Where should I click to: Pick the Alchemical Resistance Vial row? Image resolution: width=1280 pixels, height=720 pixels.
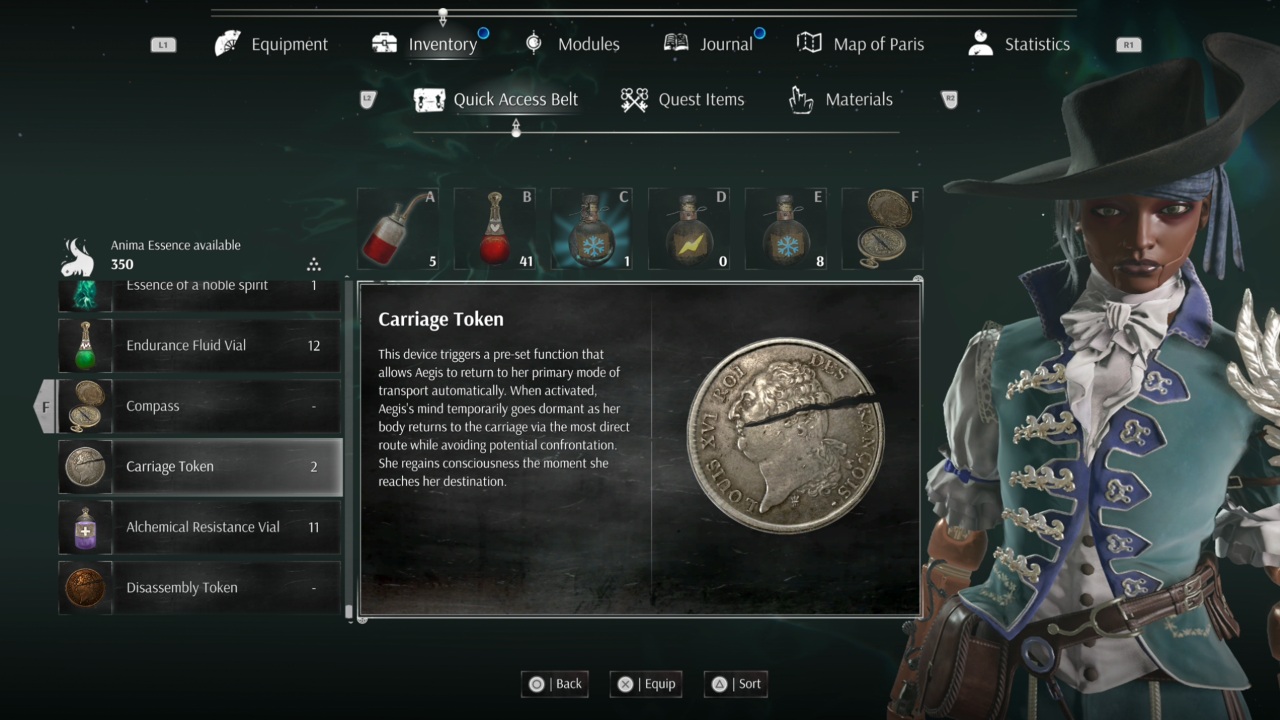(200, 527)
